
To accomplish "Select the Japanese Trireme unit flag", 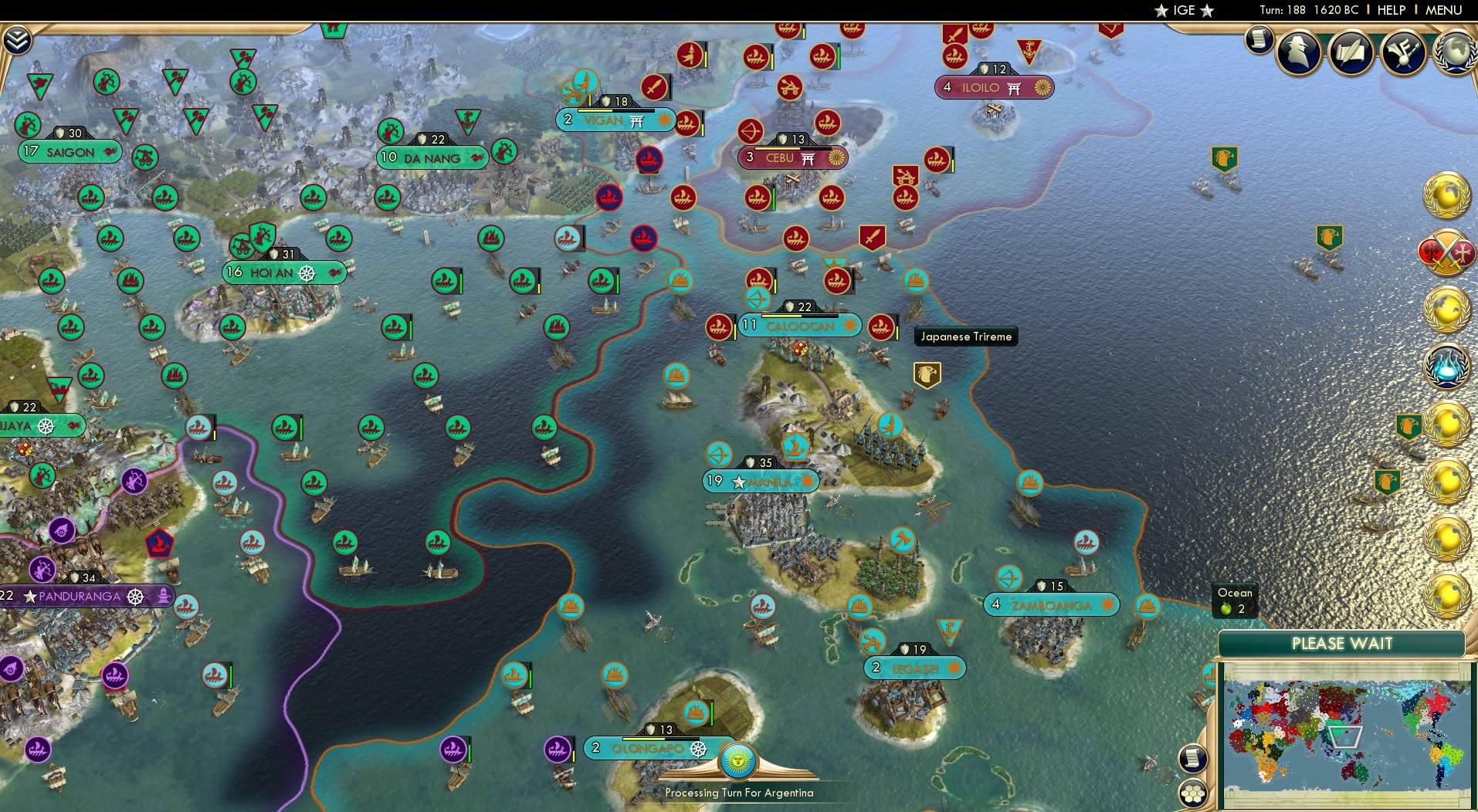I will (883, 326).
